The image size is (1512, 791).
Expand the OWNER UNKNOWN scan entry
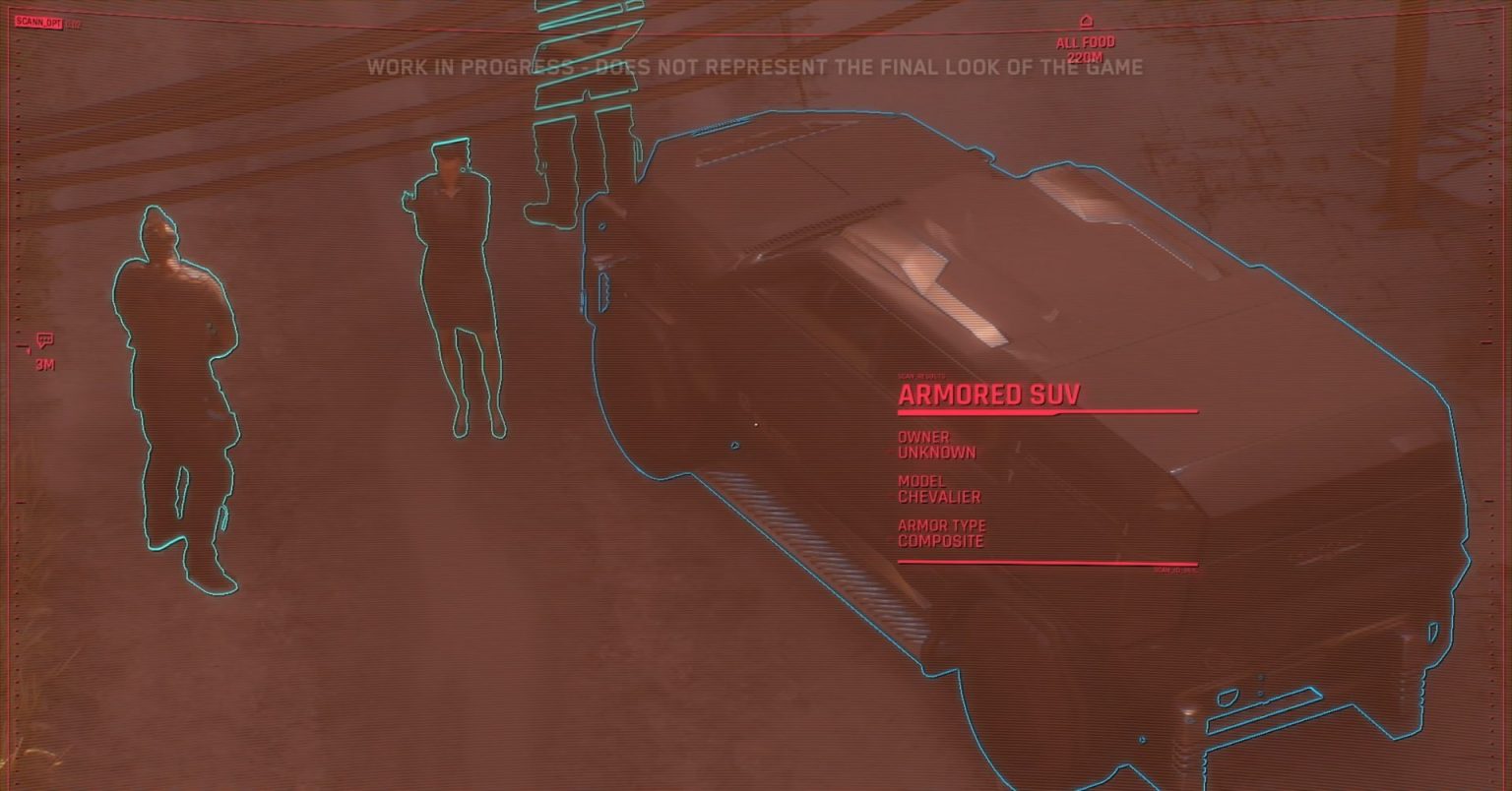tap(935, 445)
